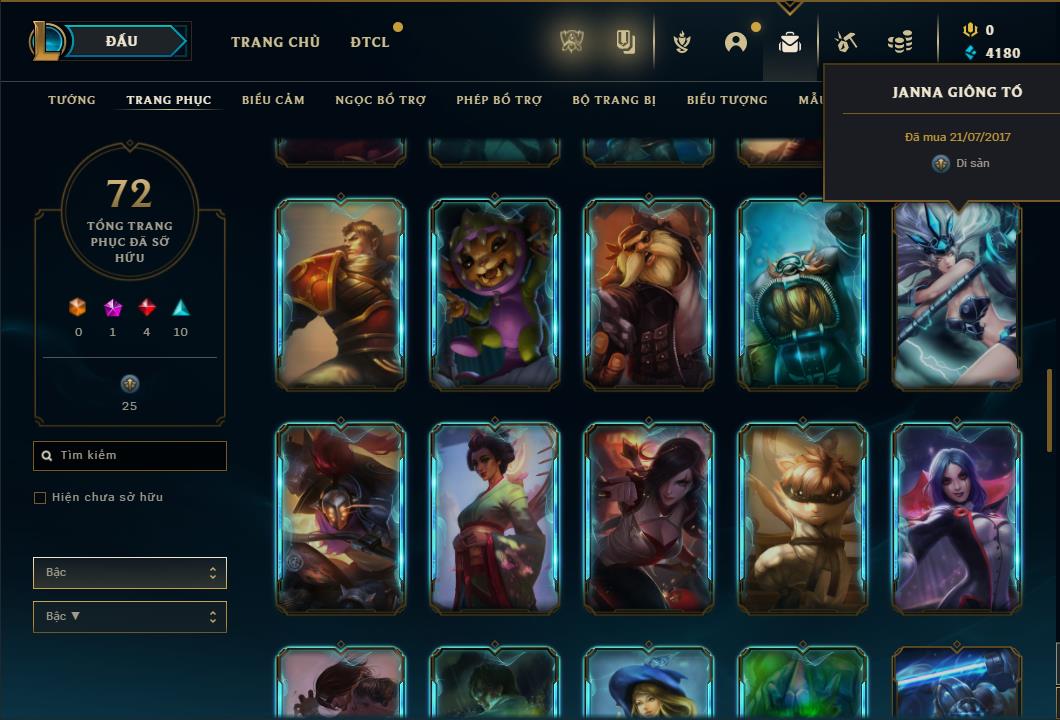Click the Tìm kiếm search field
This screenshot has width=1060, height=720.
click(130, 456)
